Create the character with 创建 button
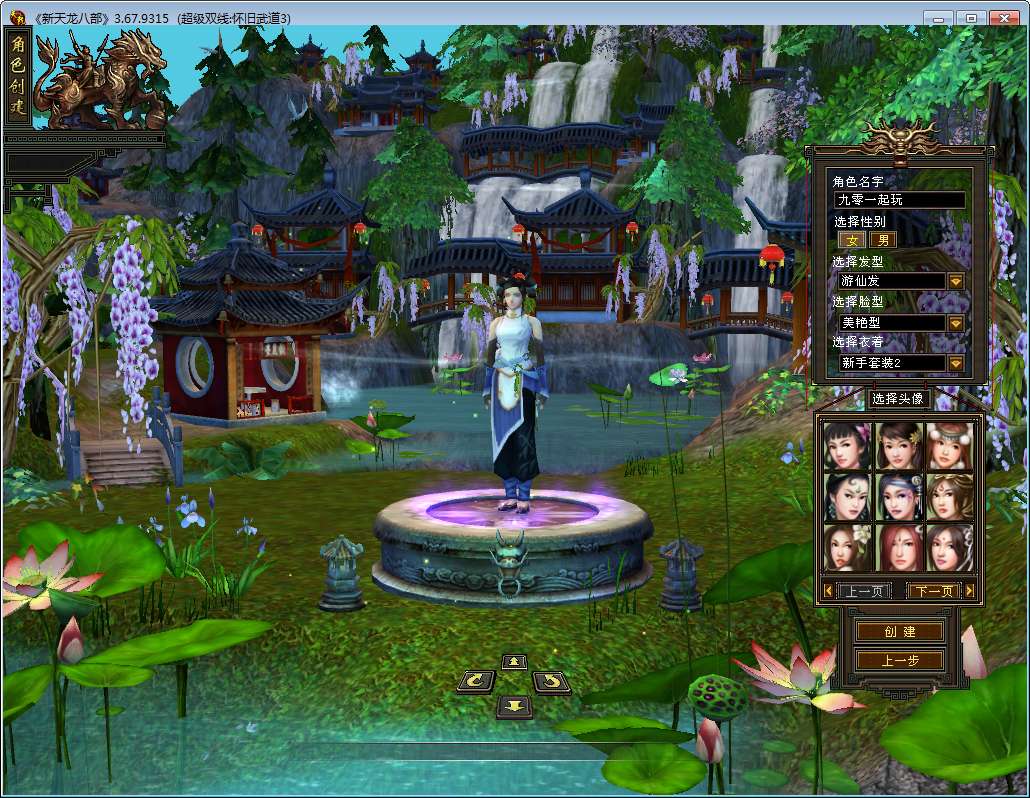 pyautogui.click(x=899, y=632)
